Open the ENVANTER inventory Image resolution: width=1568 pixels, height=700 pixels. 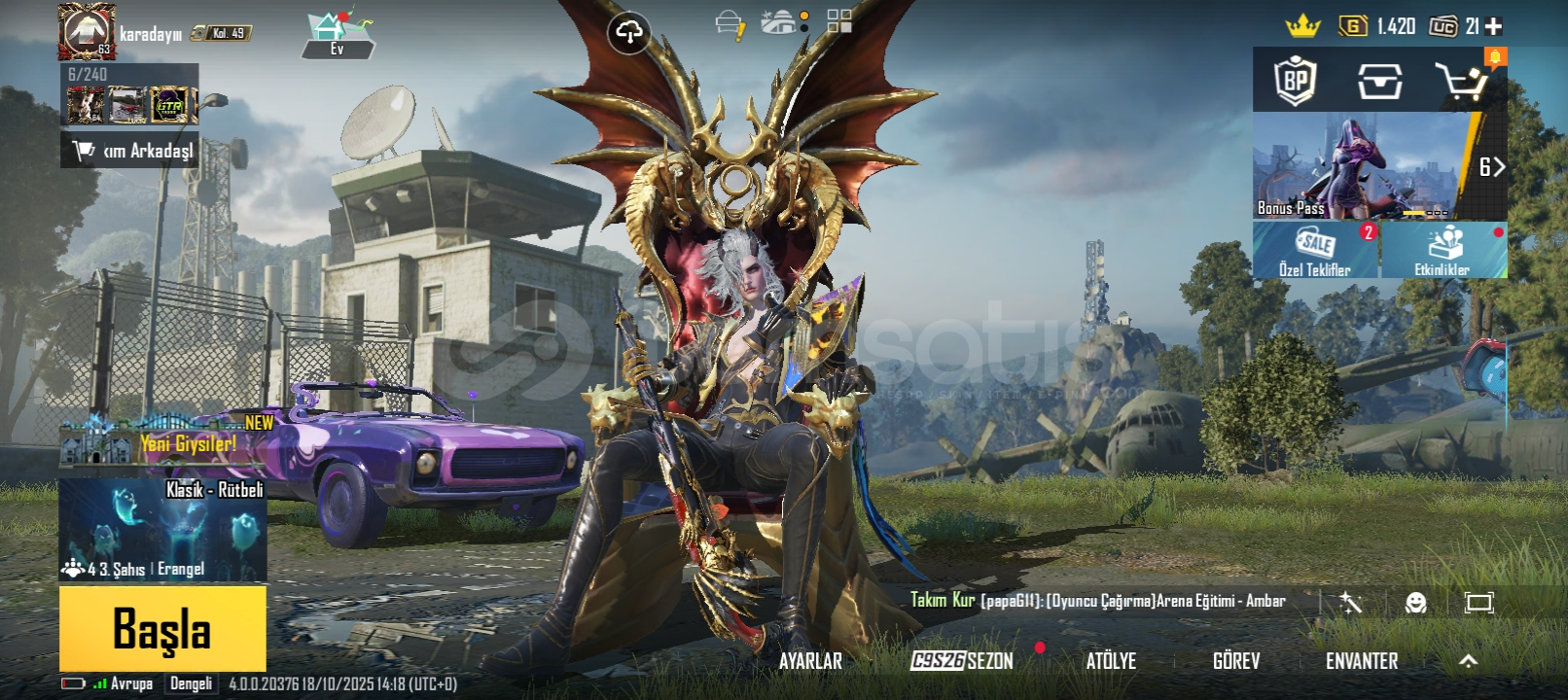1362,661
